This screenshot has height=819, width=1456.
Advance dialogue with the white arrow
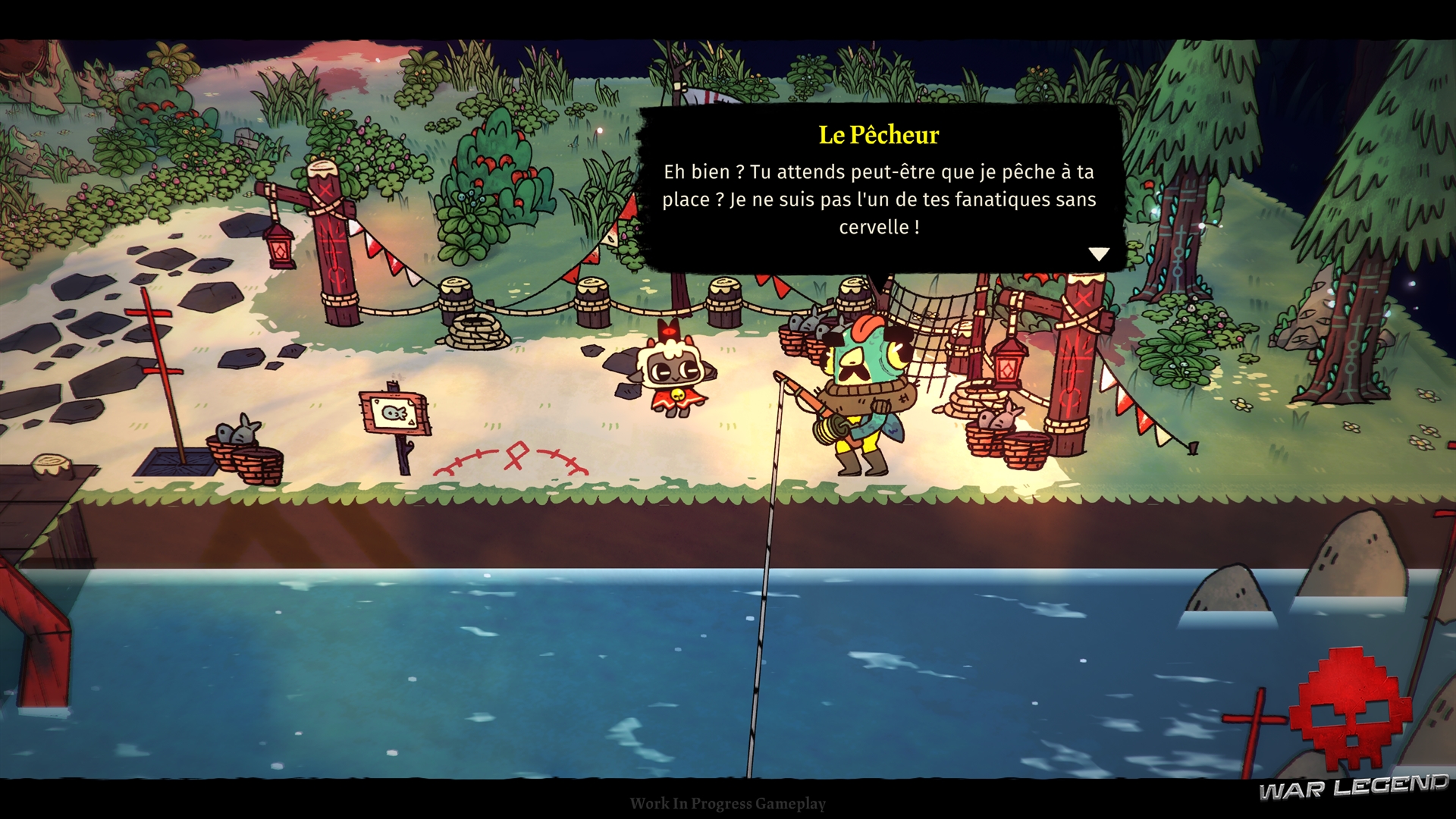[x=1099, y=254]
